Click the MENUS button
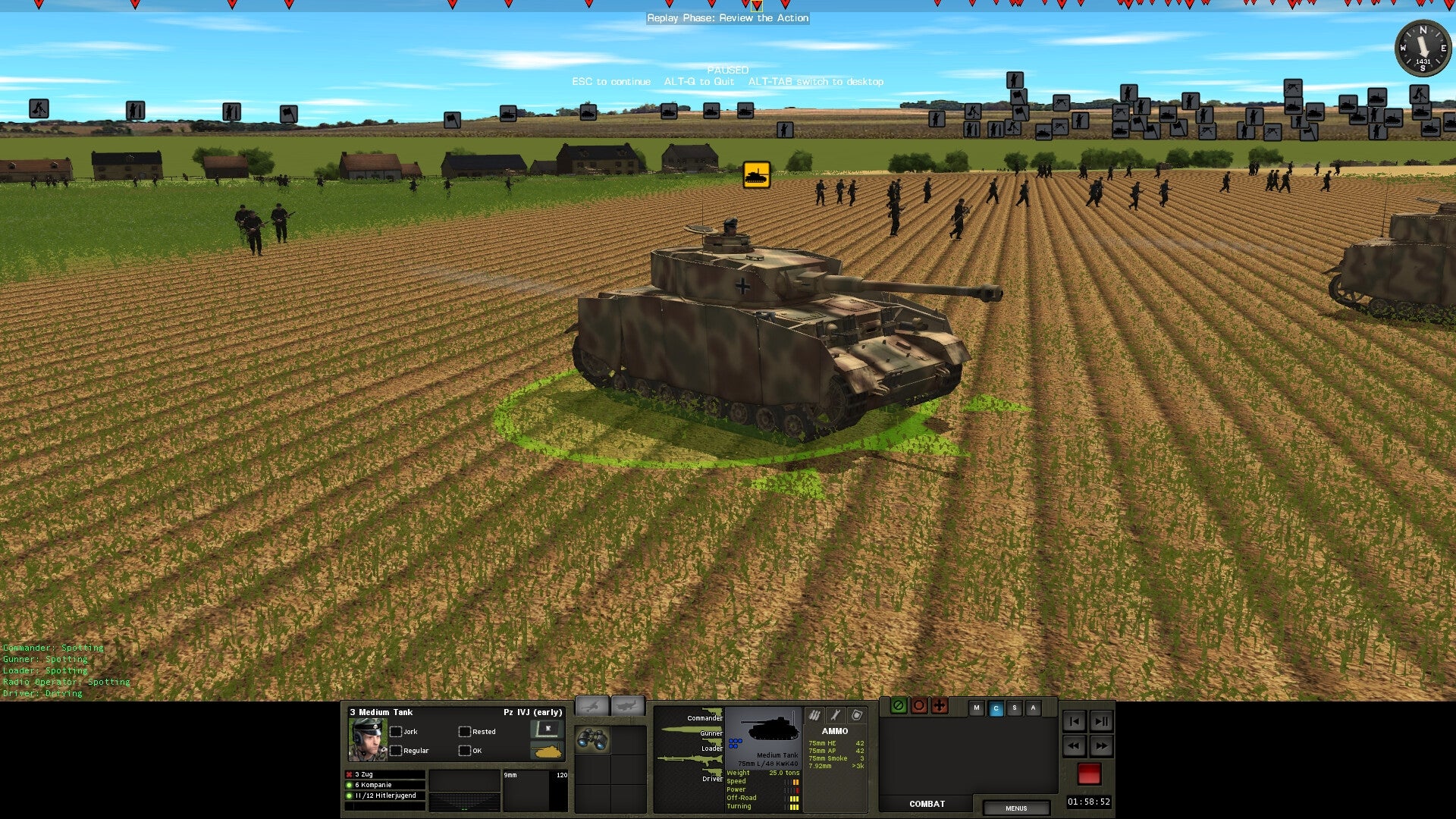 pos(1015,808)
